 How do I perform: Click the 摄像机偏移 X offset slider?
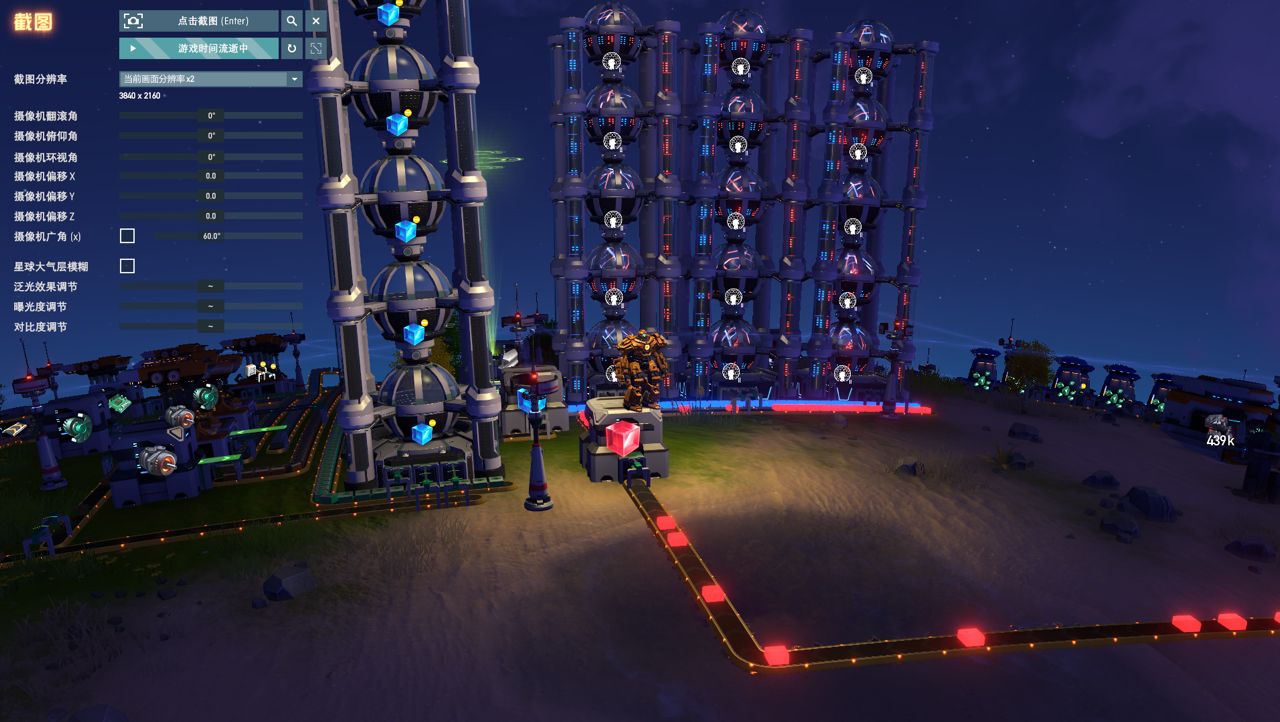[211, 176]
